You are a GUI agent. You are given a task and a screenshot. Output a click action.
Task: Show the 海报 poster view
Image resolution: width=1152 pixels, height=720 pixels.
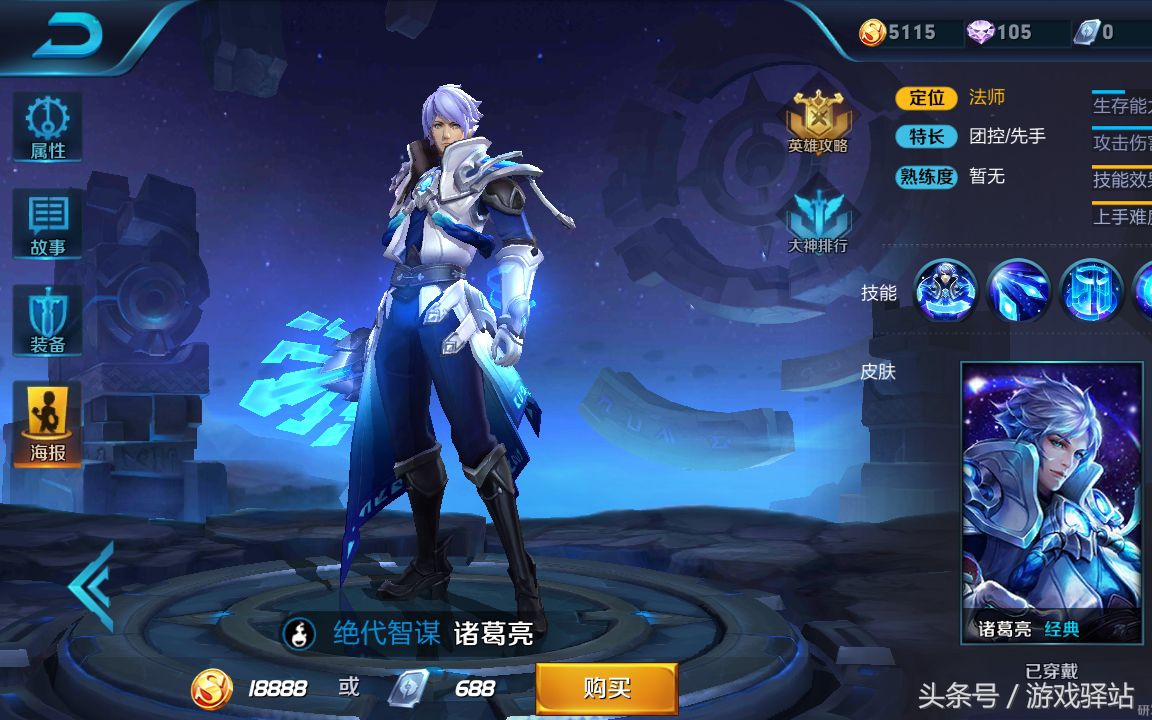47,424
